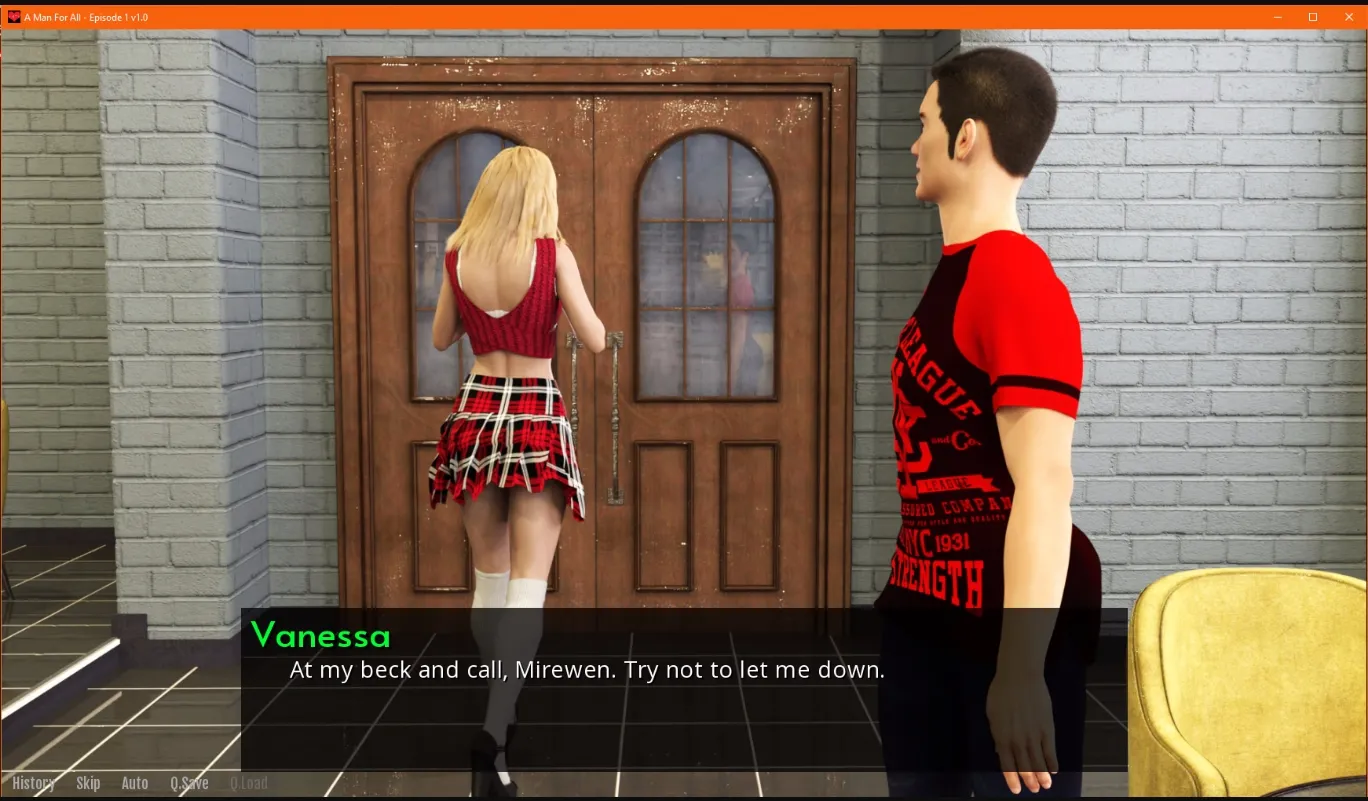Enable Skip mode from the quick menu
Image resolution: width=1368 pixels, height=801 pixels.
[x=88, y=783]
